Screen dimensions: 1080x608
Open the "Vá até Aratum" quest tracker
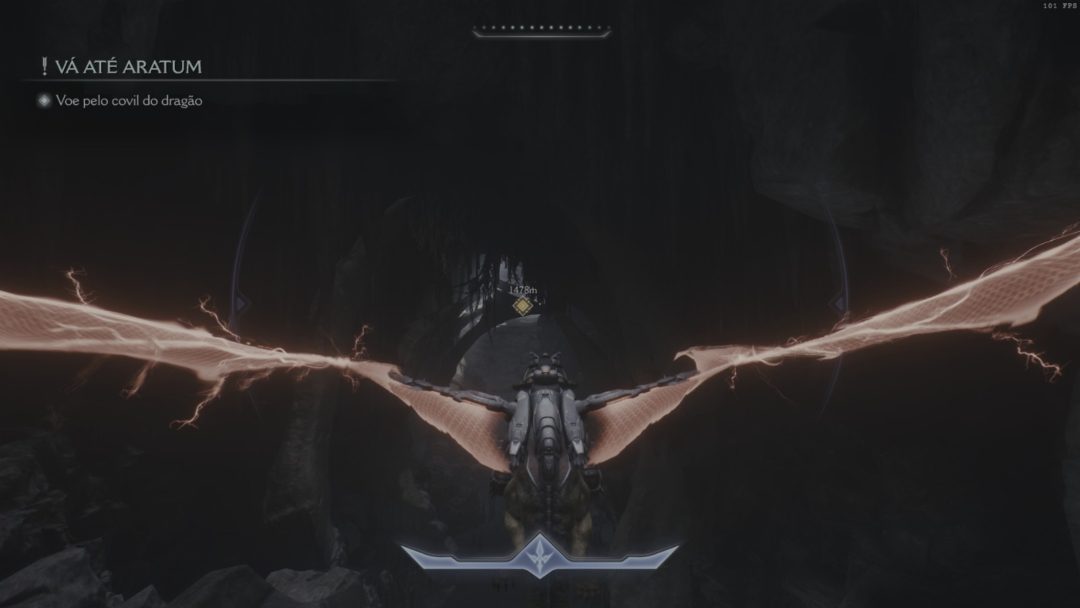point(120,67)
